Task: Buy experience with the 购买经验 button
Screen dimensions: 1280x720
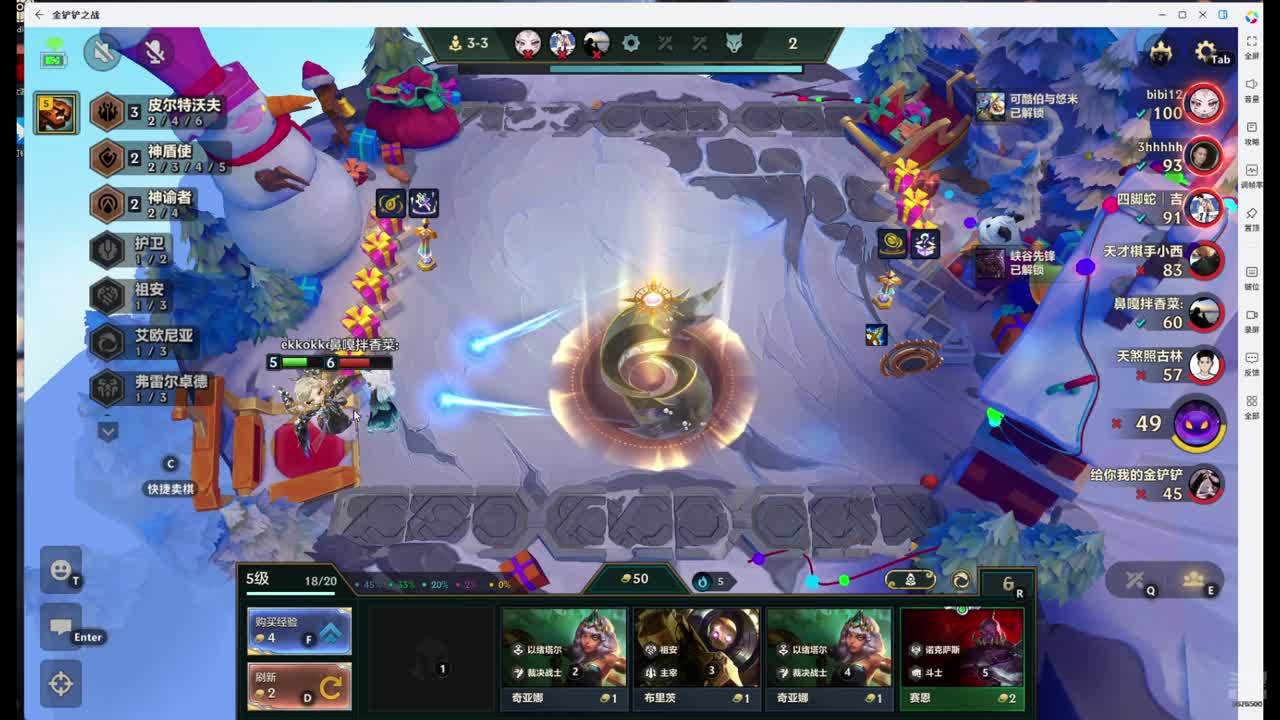Action: [x=299, y=631]
